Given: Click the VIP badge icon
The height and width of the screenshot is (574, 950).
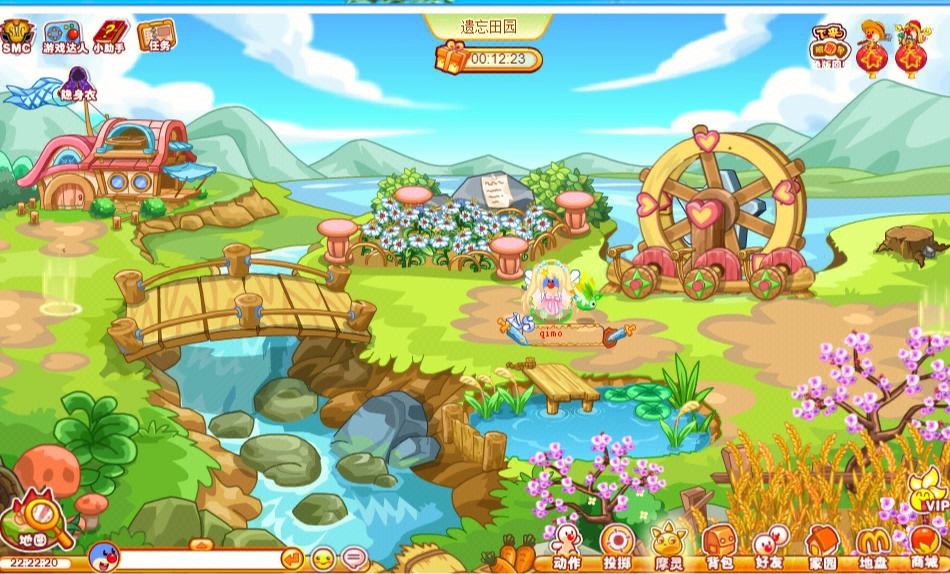Looking at the screenshot, I should 928,492.
